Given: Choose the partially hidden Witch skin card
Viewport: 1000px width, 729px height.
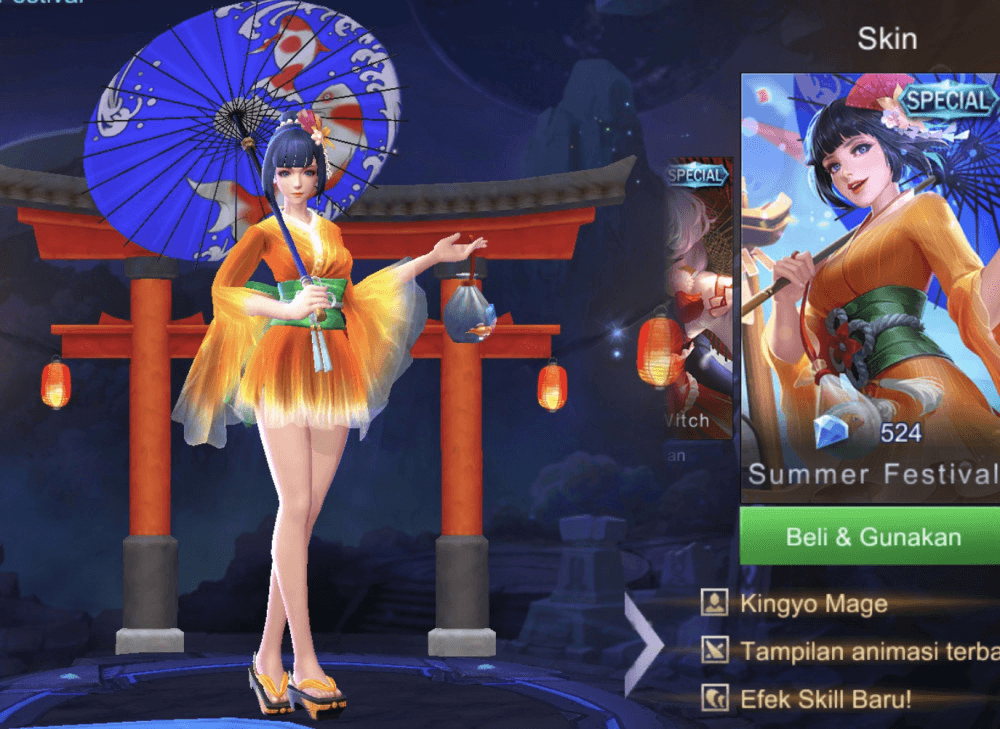Looking at the screenshot, I should (699, 300).
